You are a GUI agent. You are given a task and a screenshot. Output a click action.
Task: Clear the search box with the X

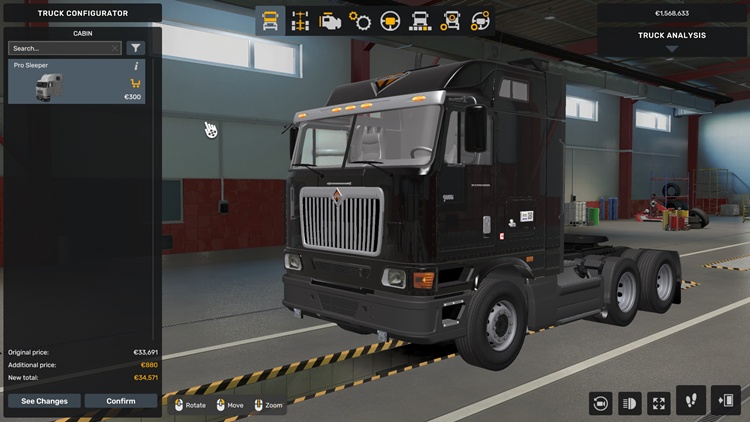pos(115,48)
